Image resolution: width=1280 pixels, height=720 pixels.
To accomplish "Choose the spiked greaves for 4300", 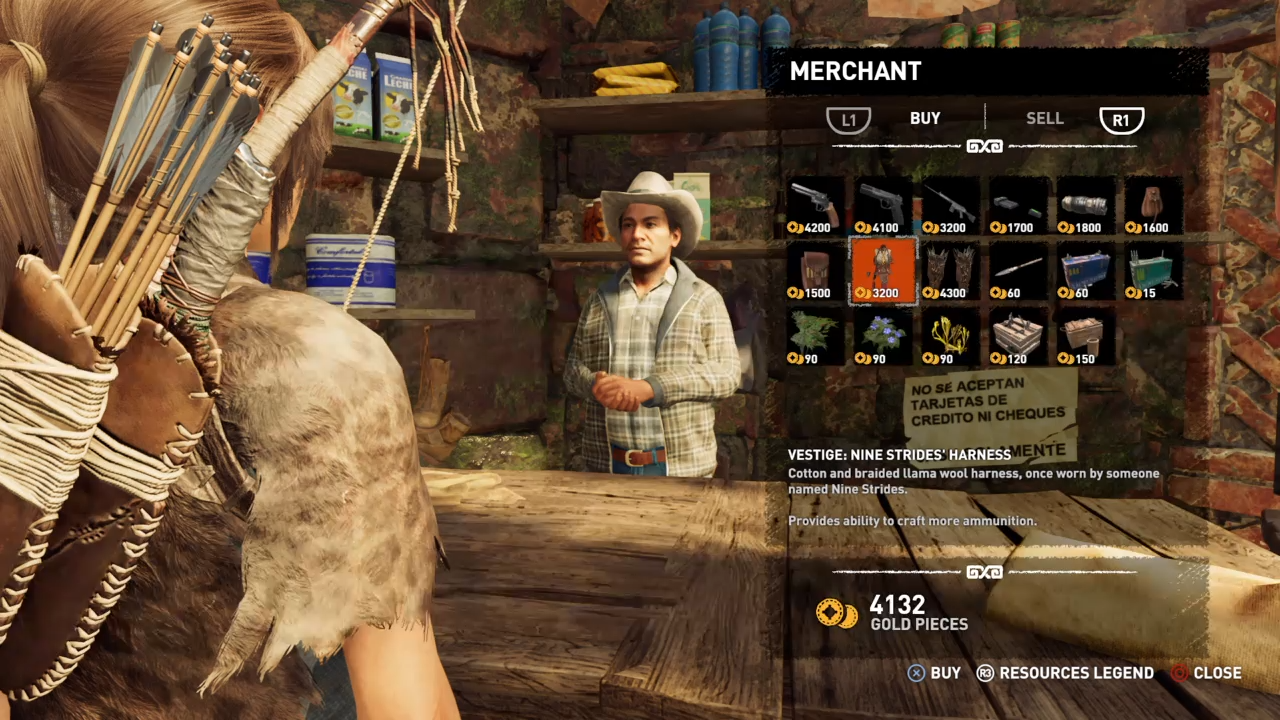I will (x=949, y=271).
